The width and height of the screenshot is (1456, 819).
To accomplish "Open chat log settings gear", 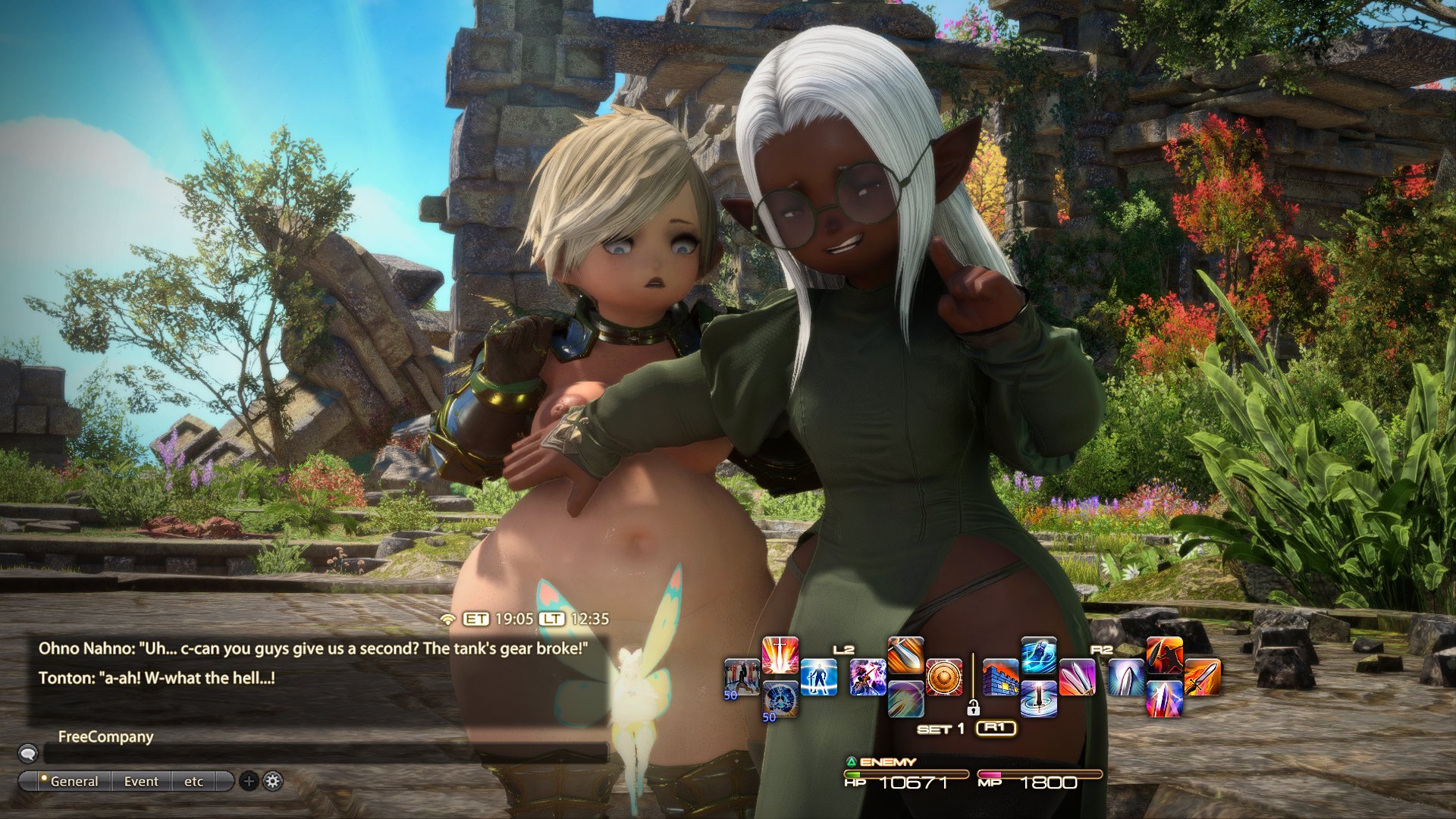I will pos(273,781).
